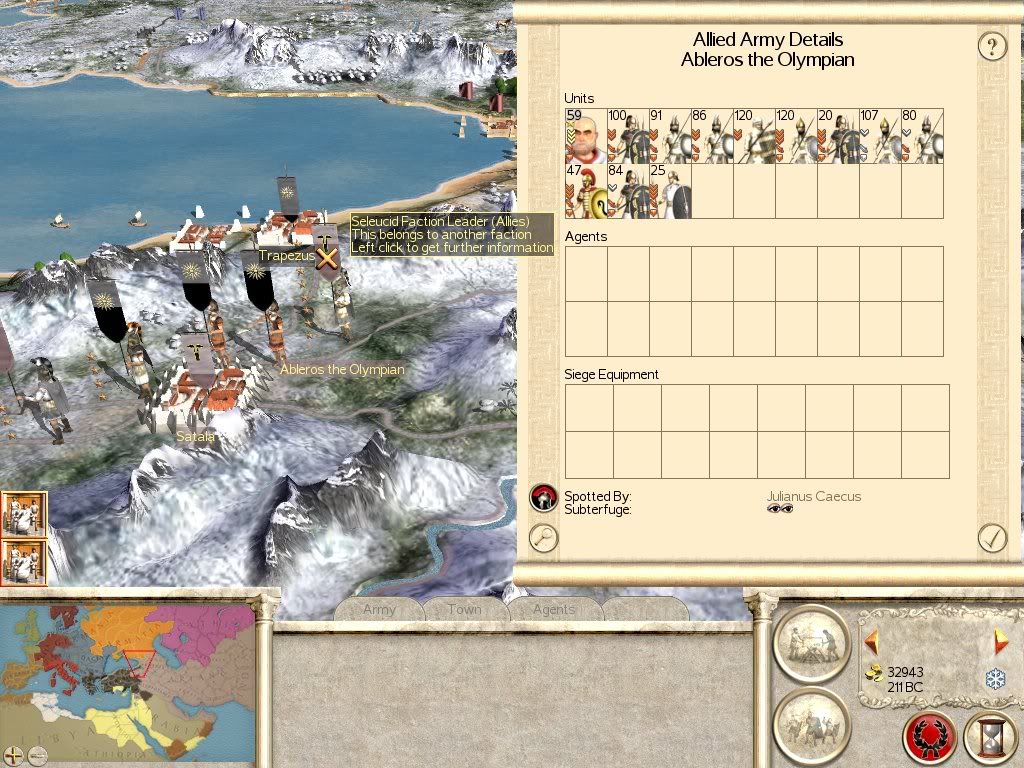
Task: Click the red faction emblem beside Spotted By
Action: [543, 496]
